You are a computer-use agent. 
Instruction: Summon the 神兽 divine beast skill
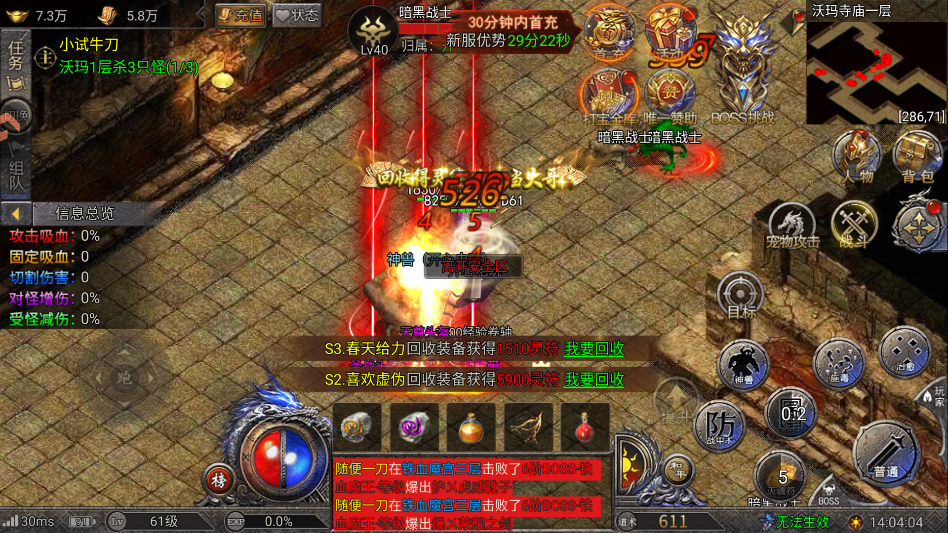743,364
